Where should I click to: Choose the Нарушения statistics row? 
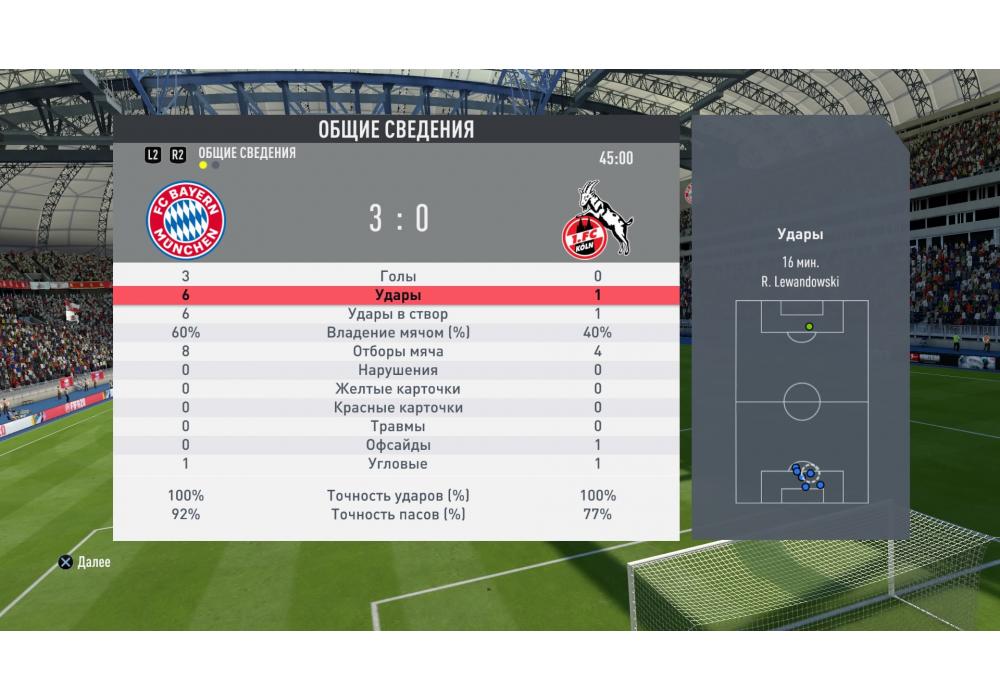pos(397,370)
